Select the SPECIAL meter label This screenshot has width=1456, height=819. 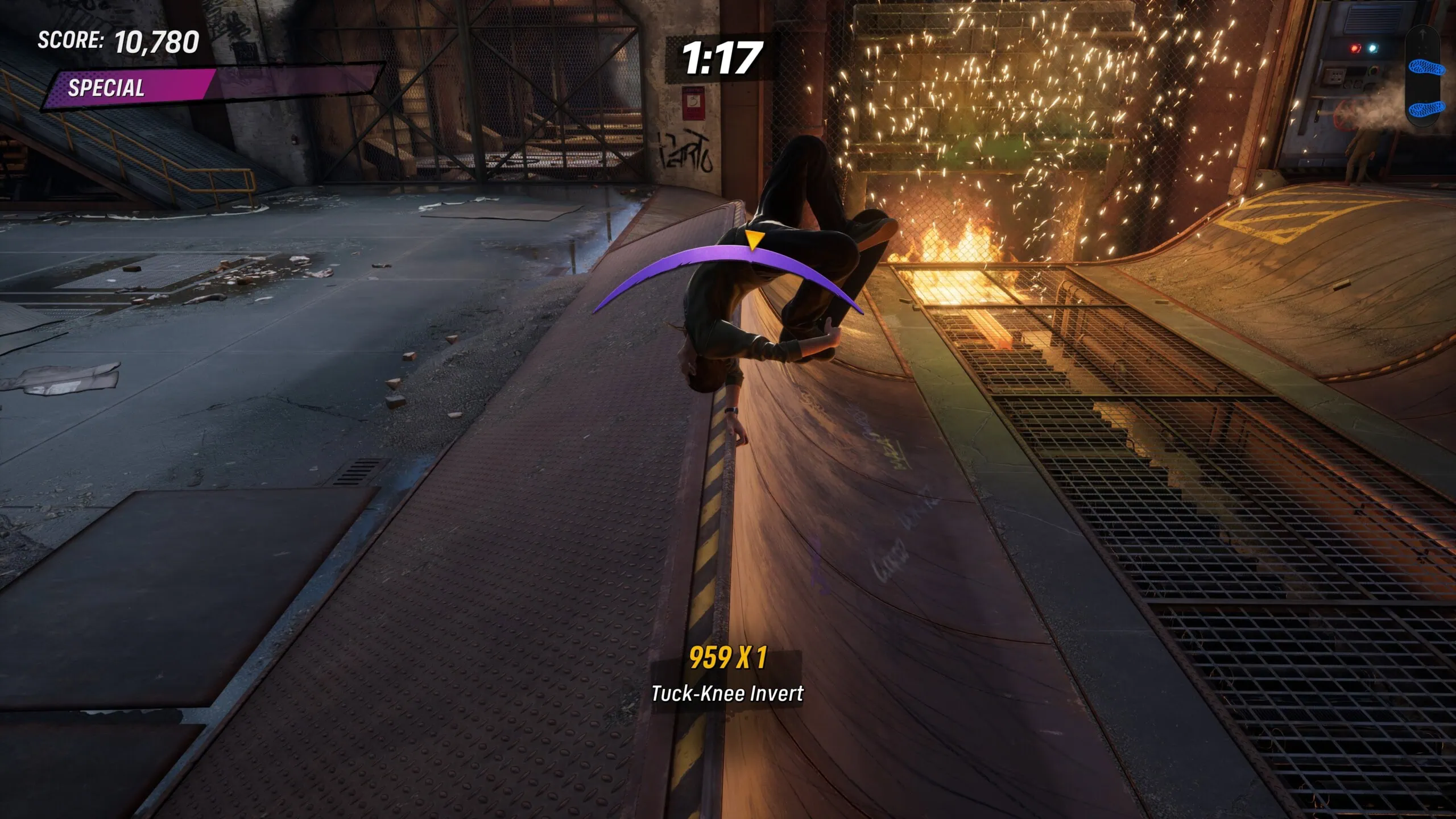point(105,89)
